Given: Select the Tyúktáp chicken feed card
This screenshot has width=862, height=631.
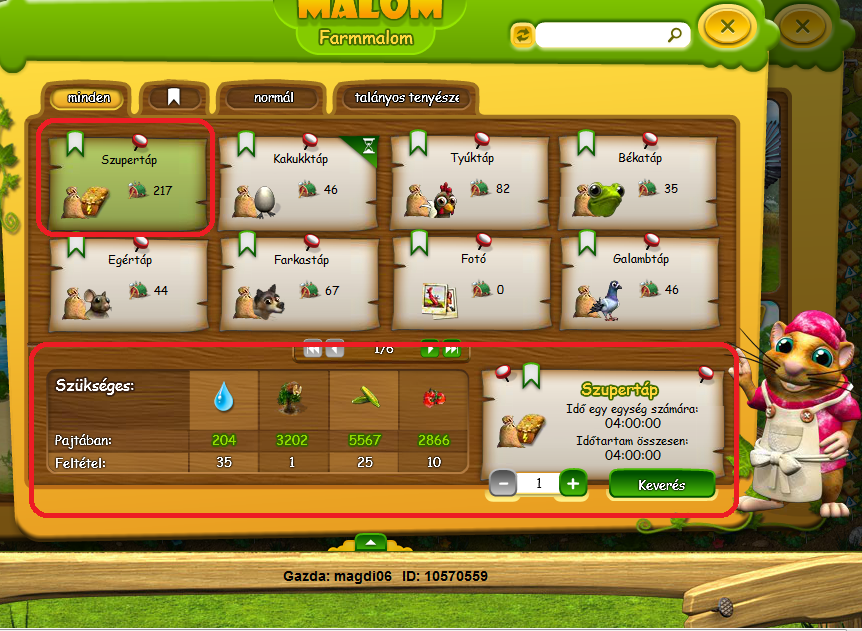Looking at the screenshot, I should (471, 177).
